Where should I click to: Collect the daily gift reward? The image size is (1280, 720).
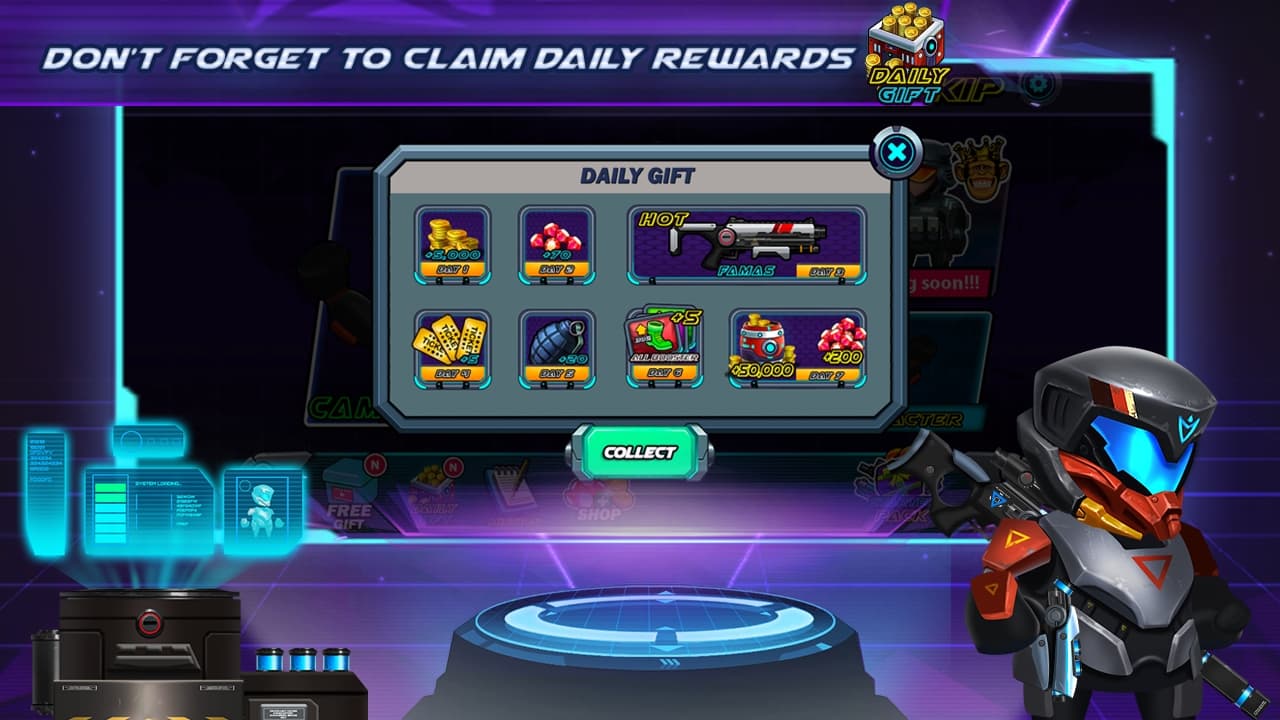[640, 453]
